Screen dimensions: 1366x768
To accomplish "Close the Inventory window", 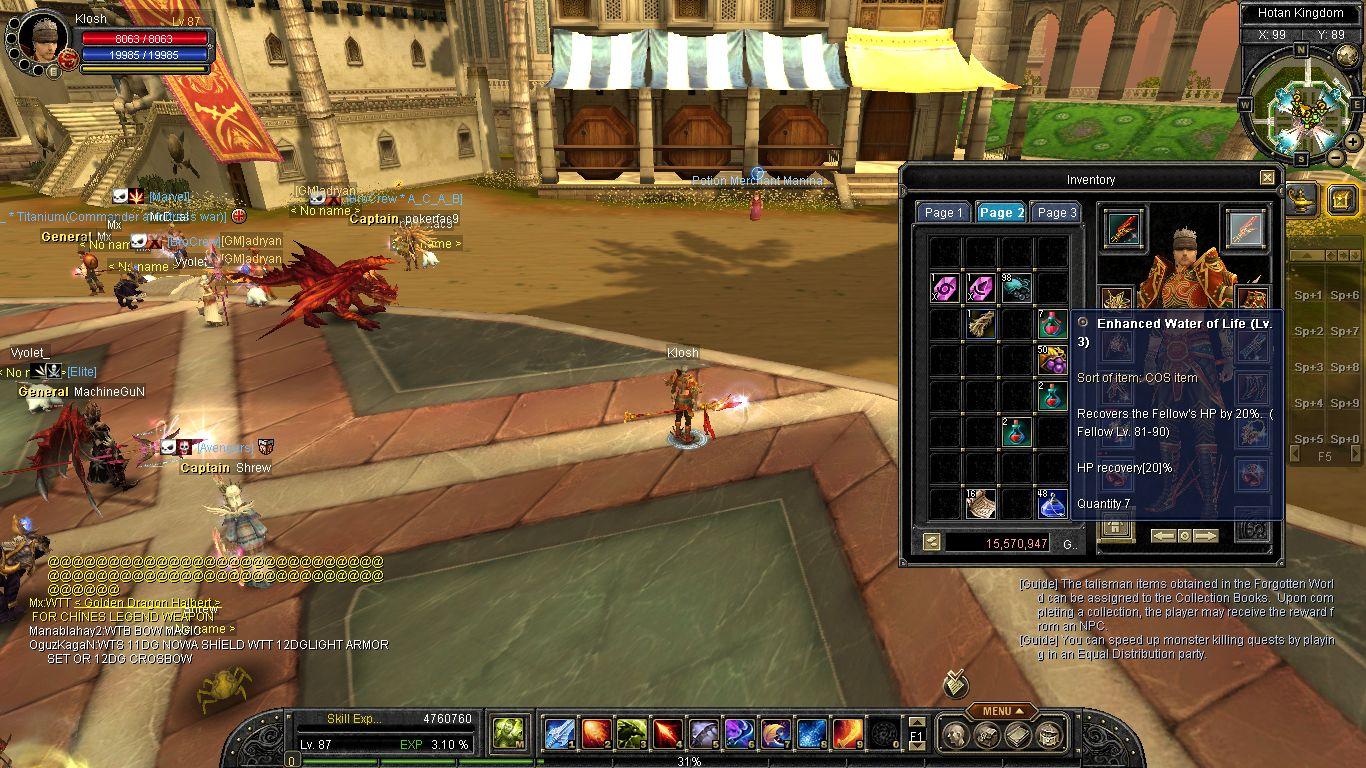I will [1267, 178].
